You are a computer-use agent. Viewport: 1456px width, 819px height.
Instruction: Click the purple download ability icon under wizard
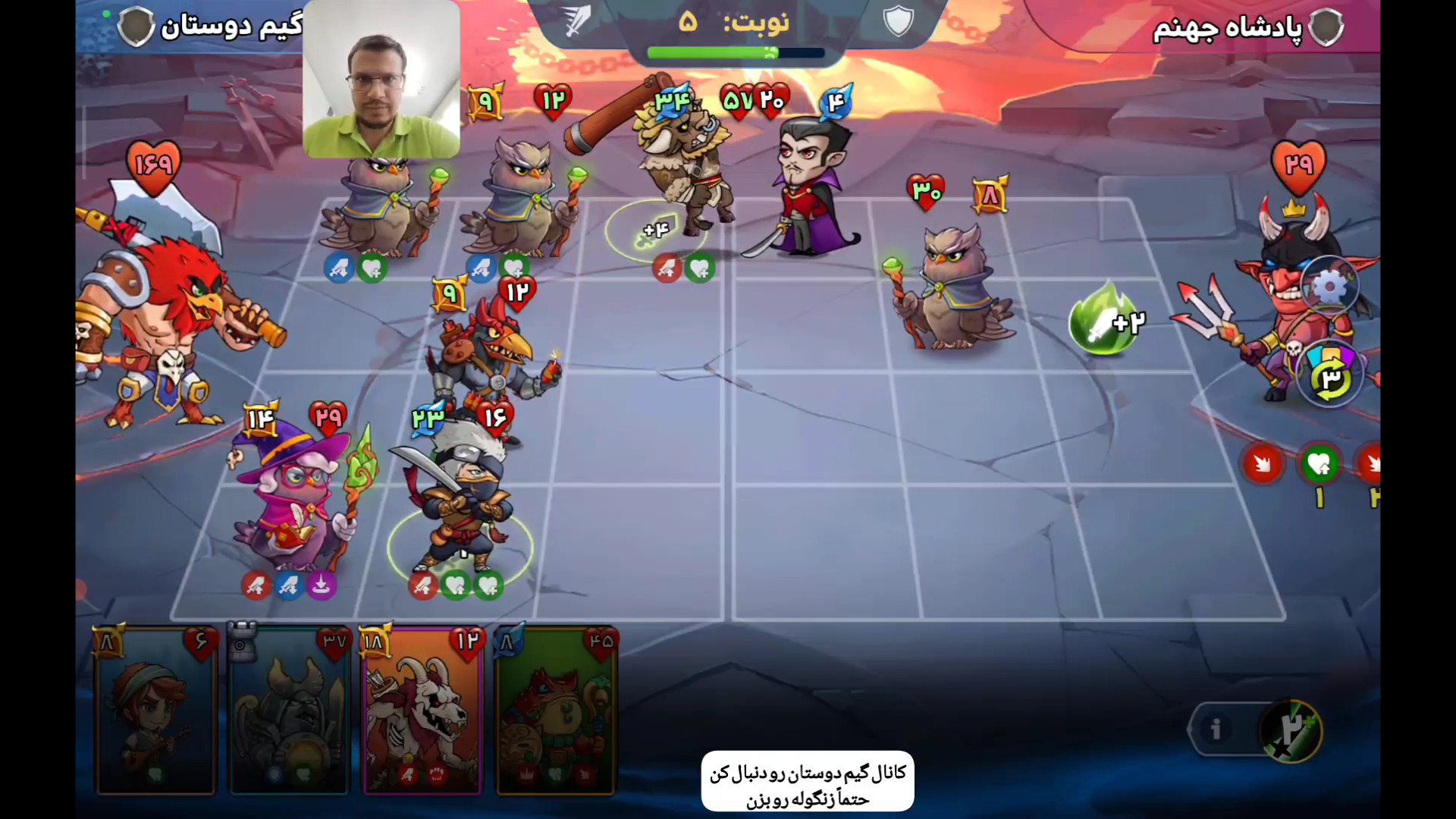pyautogui.click(x=321, y=585)
